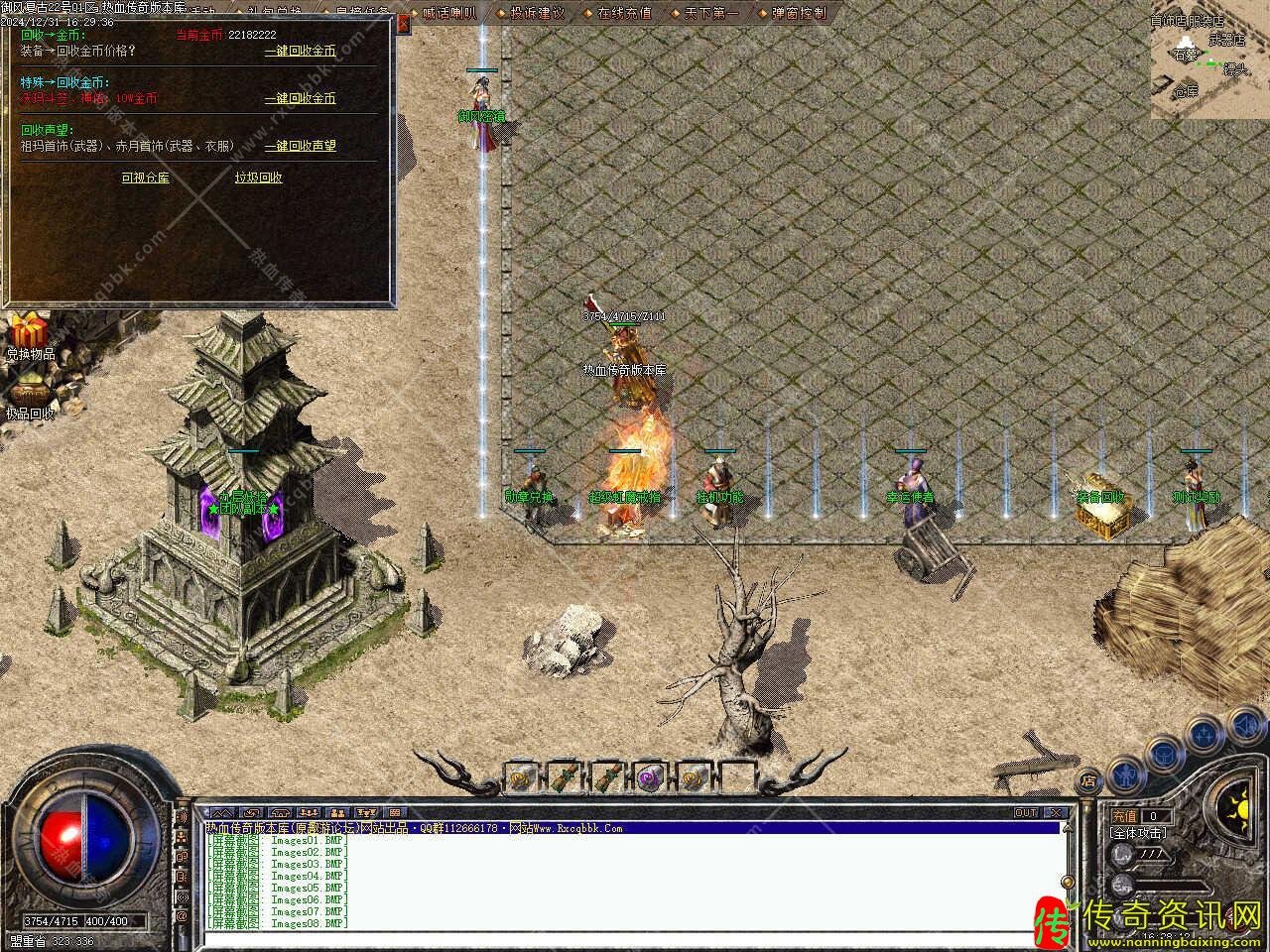Close the recycle dialog with the red X
Image resolution: width=1270 pixels, height=952 pixels.
coord(403,23)
